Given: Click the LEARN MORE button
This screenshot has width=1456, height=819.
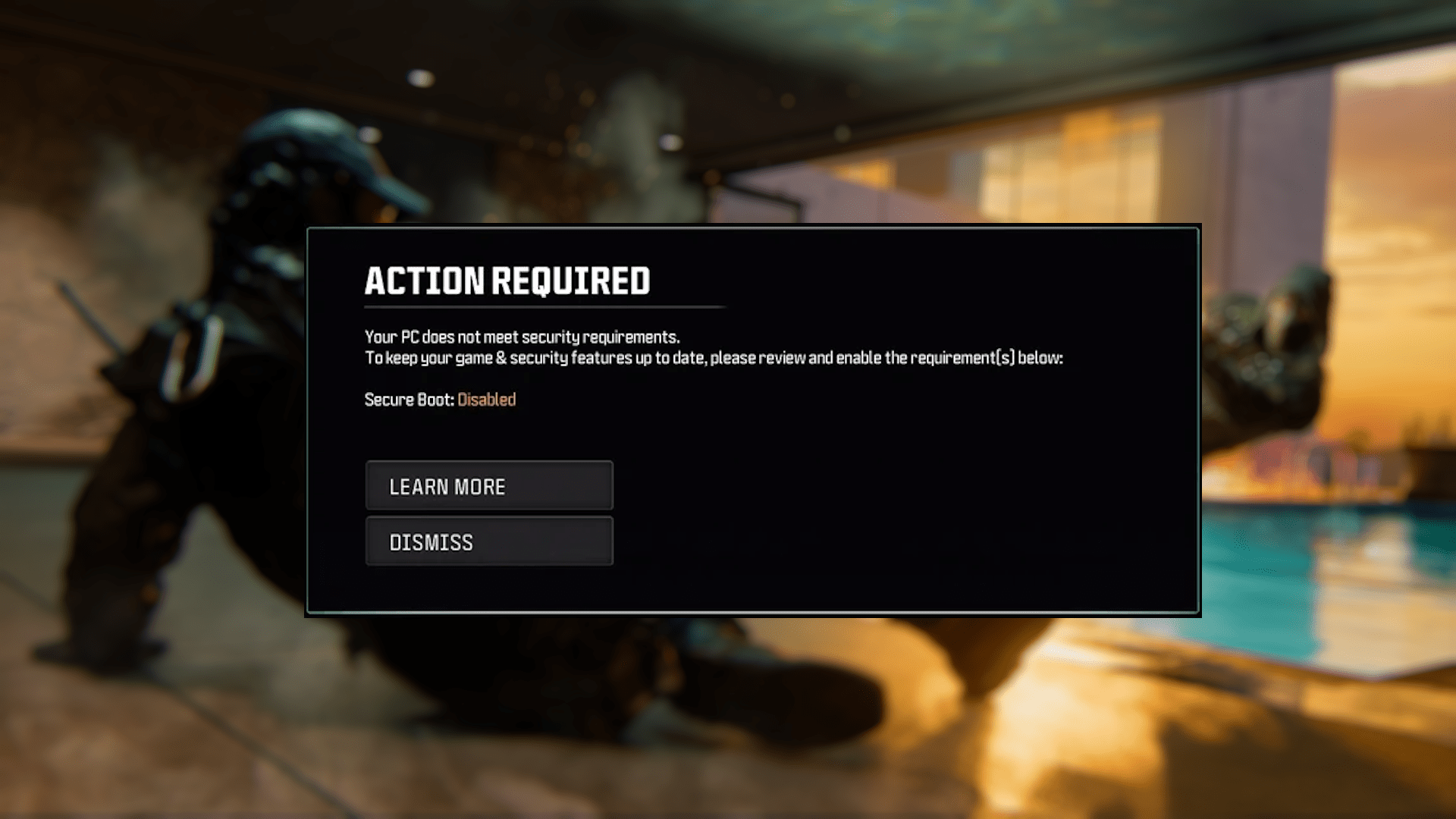Looking at the screenshot, I should [489, 486].
